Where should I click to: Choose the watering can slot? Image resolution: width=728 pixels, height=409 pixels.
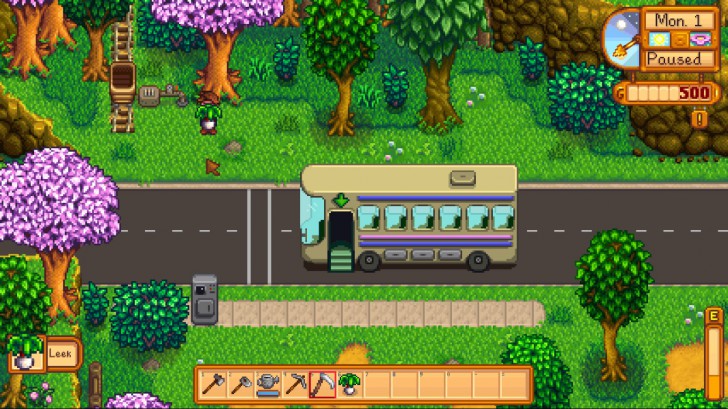(x=267, y=383)
